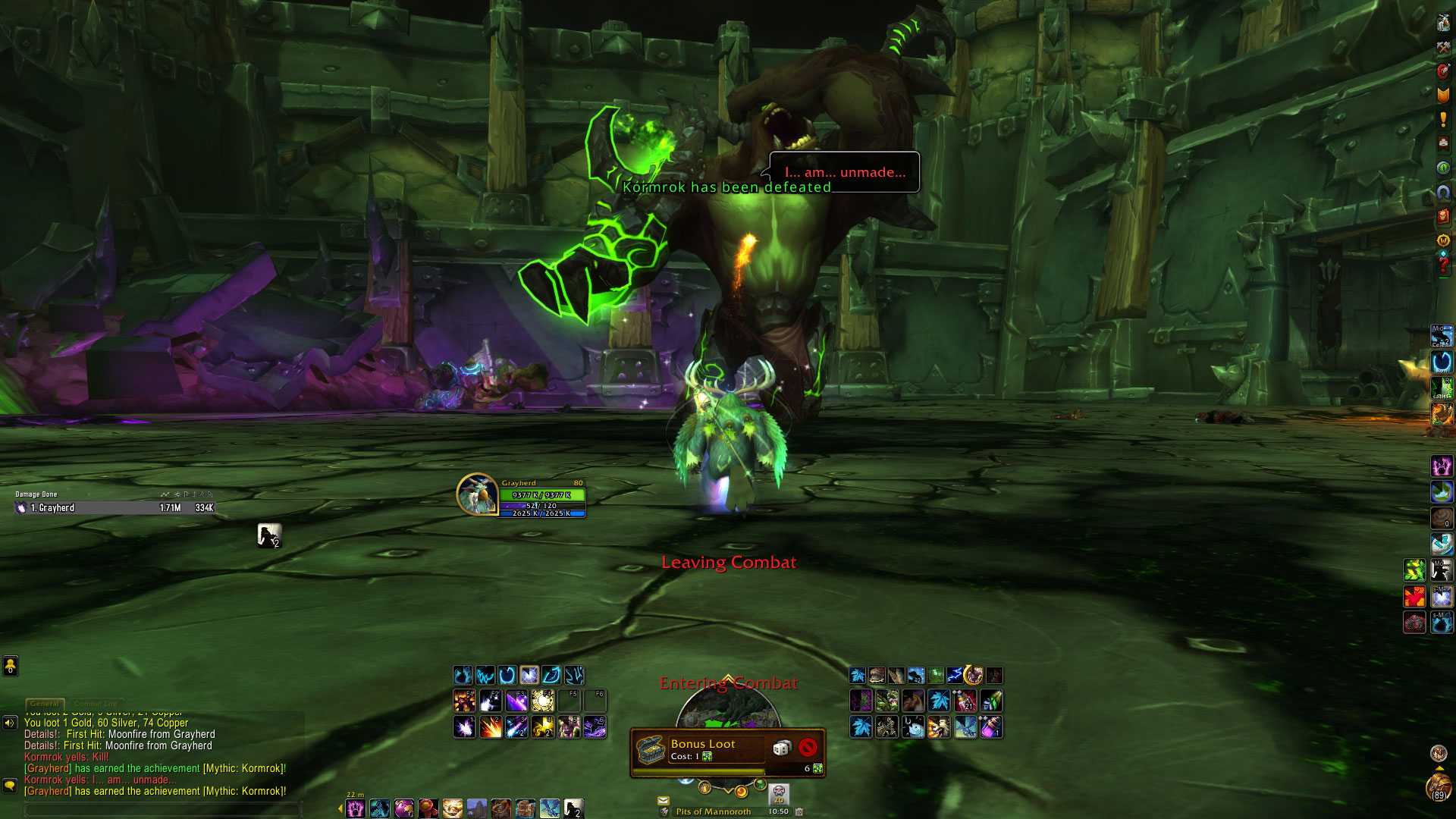
Task: Toggle the chat voice speaker button
Action: tap(10, 723)
